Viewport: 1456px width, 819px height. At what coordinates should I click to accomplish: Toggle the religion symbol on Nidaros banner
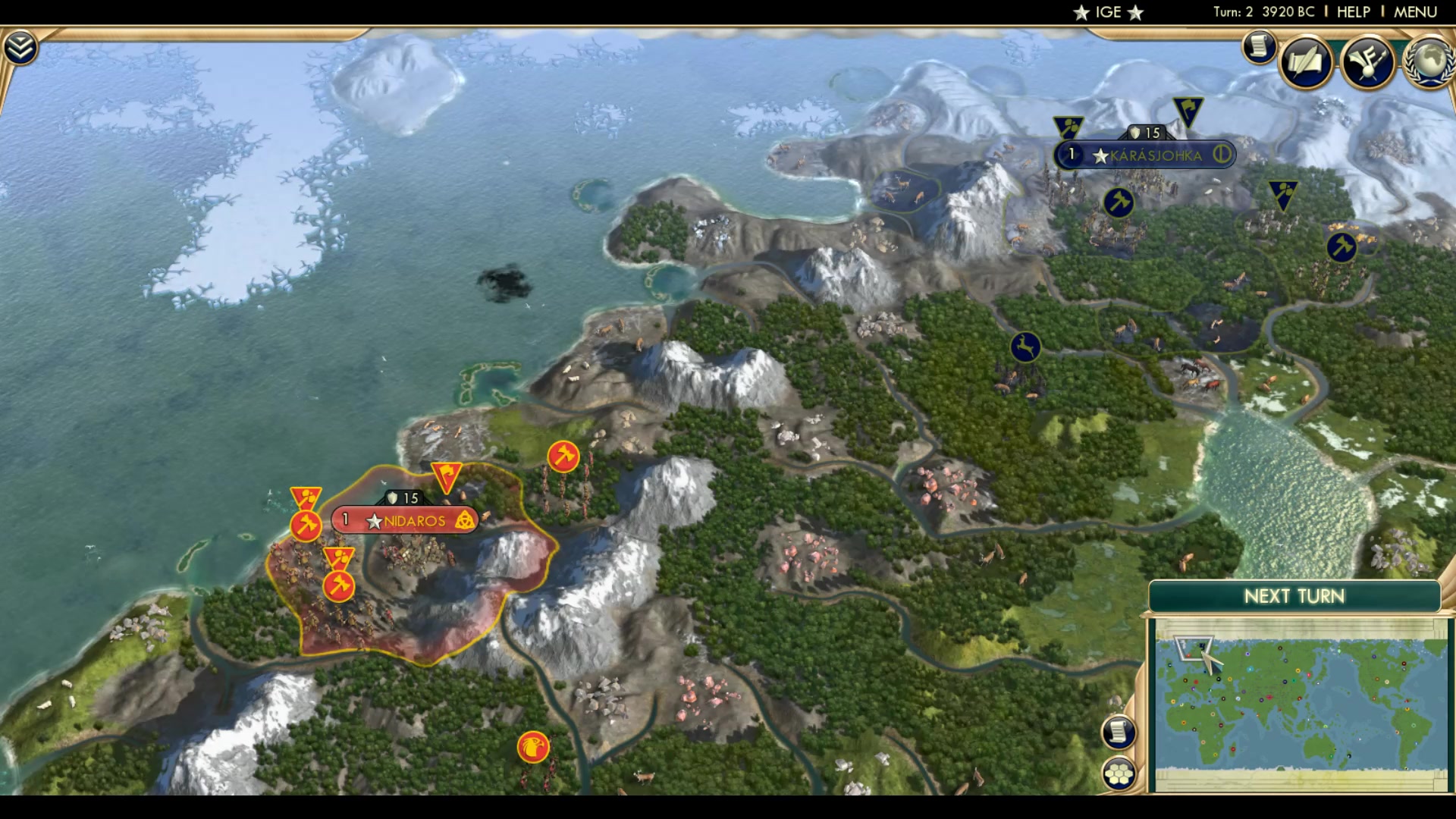coord(466,521)
